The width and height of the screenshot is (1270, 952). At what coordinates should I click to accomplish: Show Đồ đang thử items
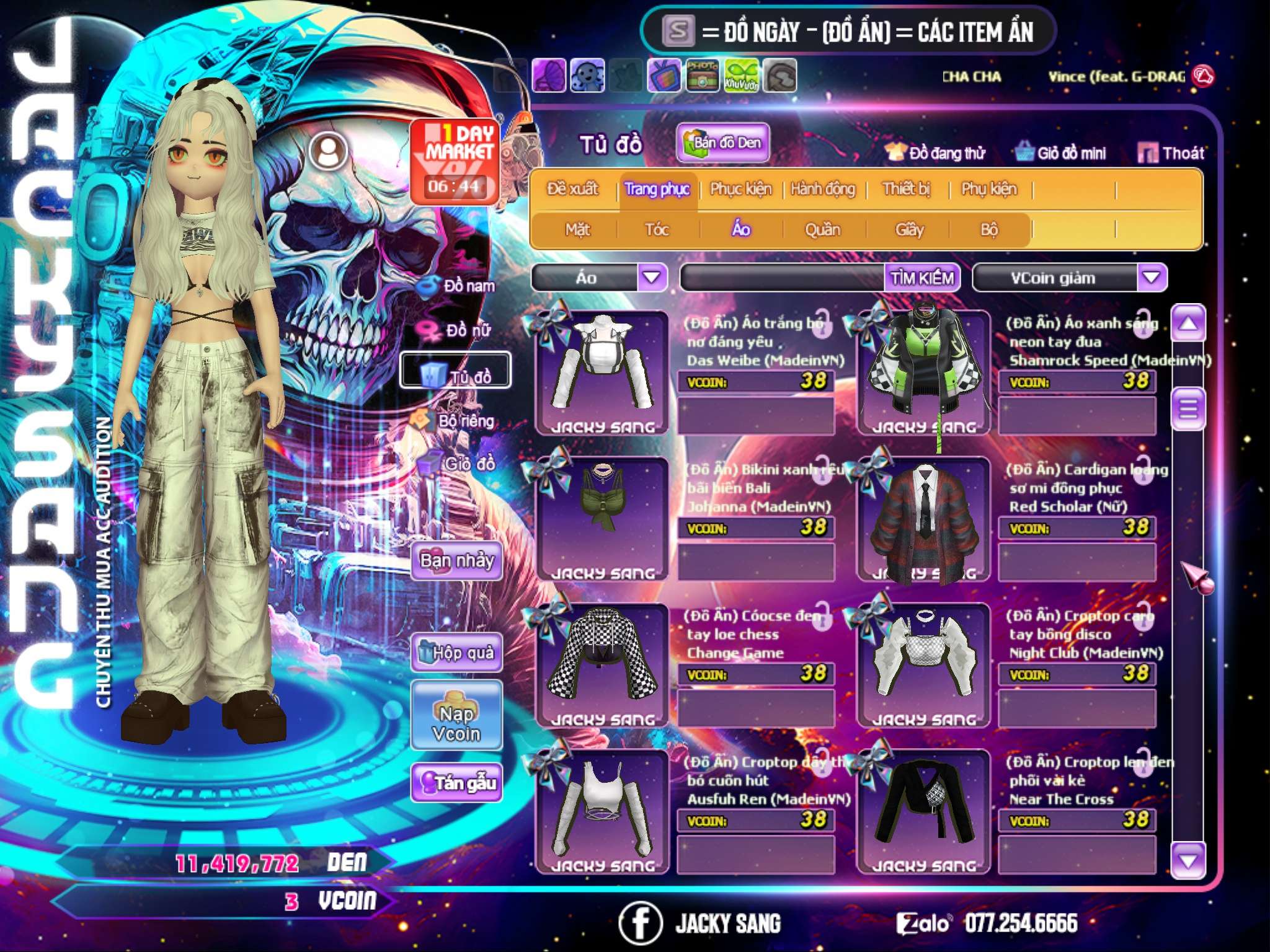[x=936, y=153]
